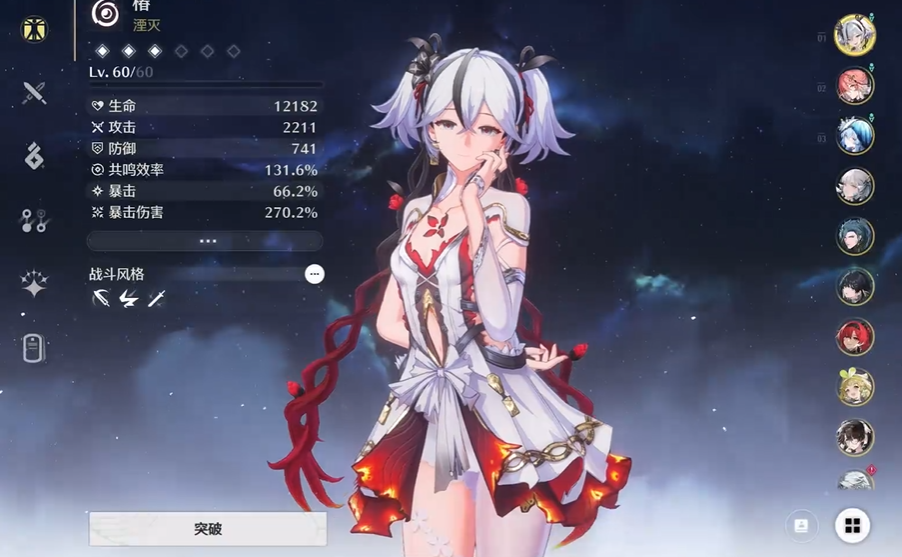The width and height of the screenshot is (902, 557).
Task: Select the red-haired character portrait
Action: [x=855, y=337]
